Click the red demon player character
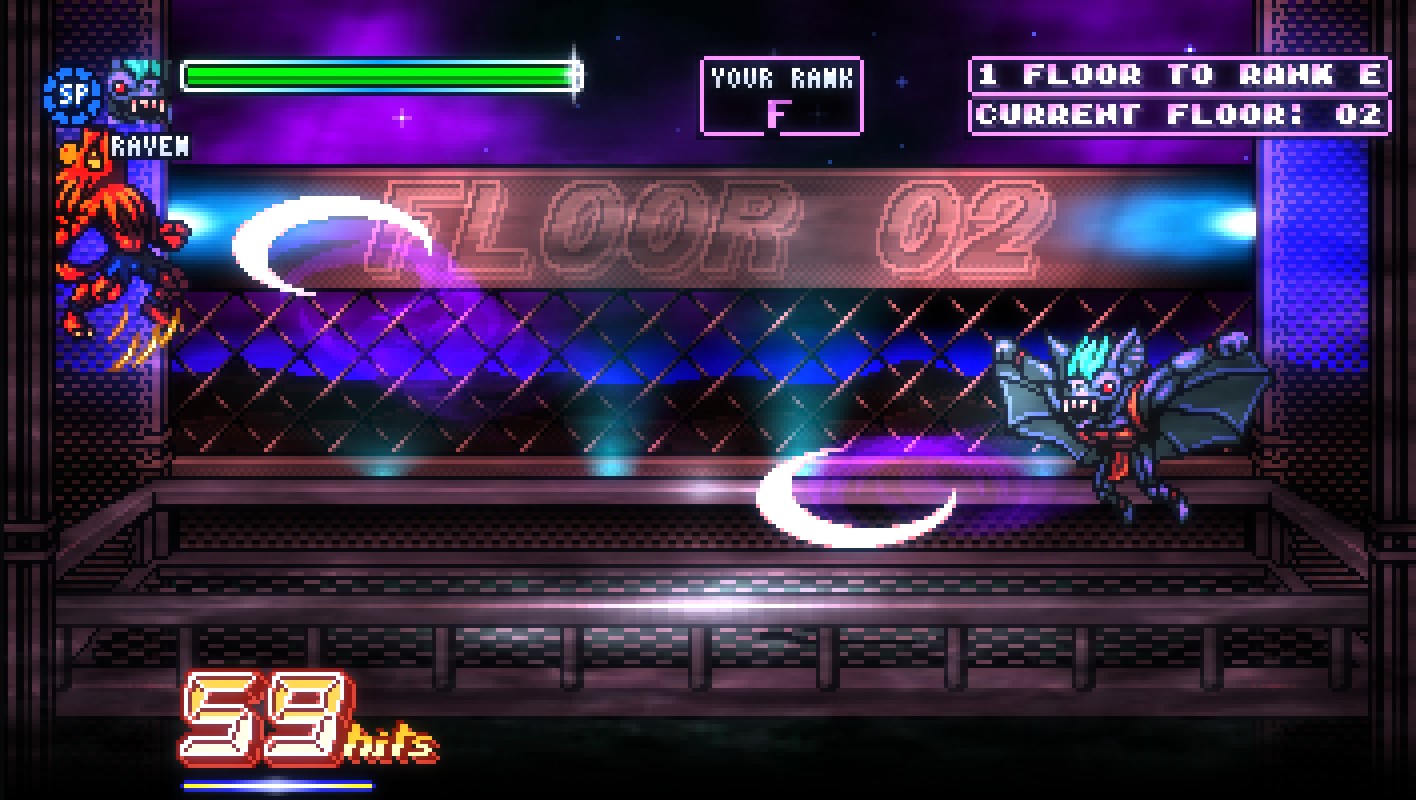 [x=110, y=230]
